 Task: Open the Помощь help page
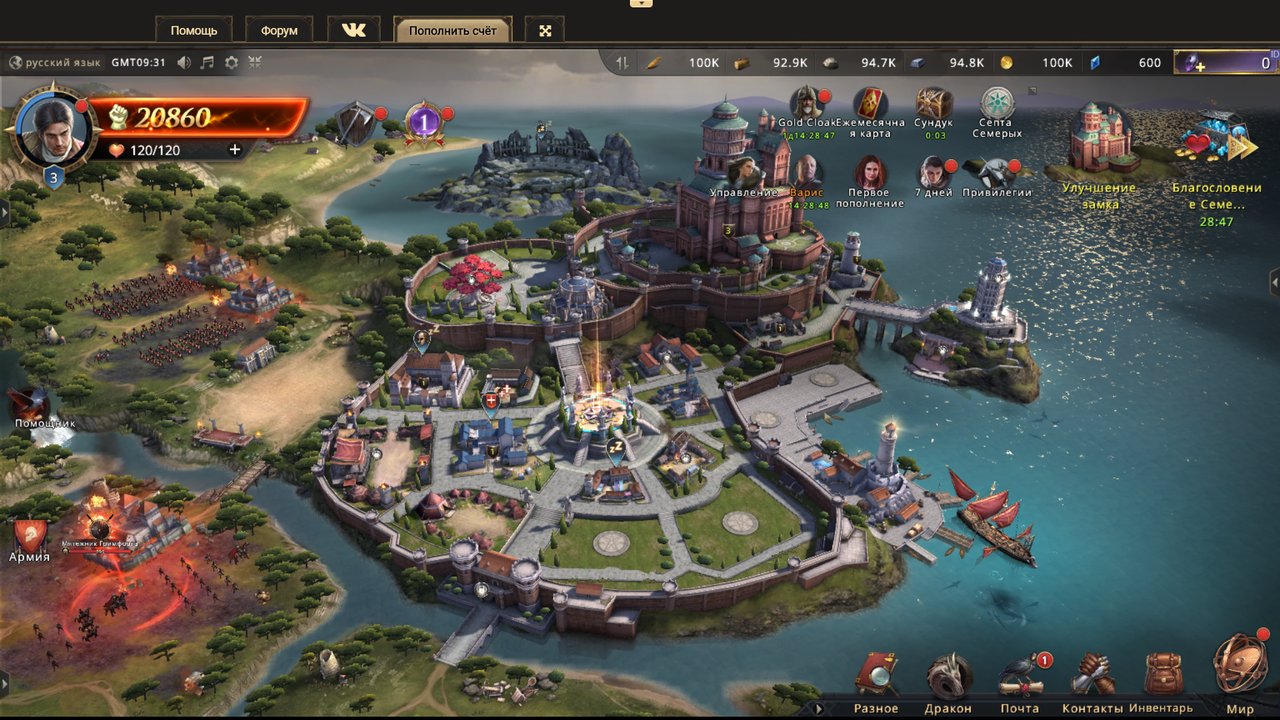(194, 30)
